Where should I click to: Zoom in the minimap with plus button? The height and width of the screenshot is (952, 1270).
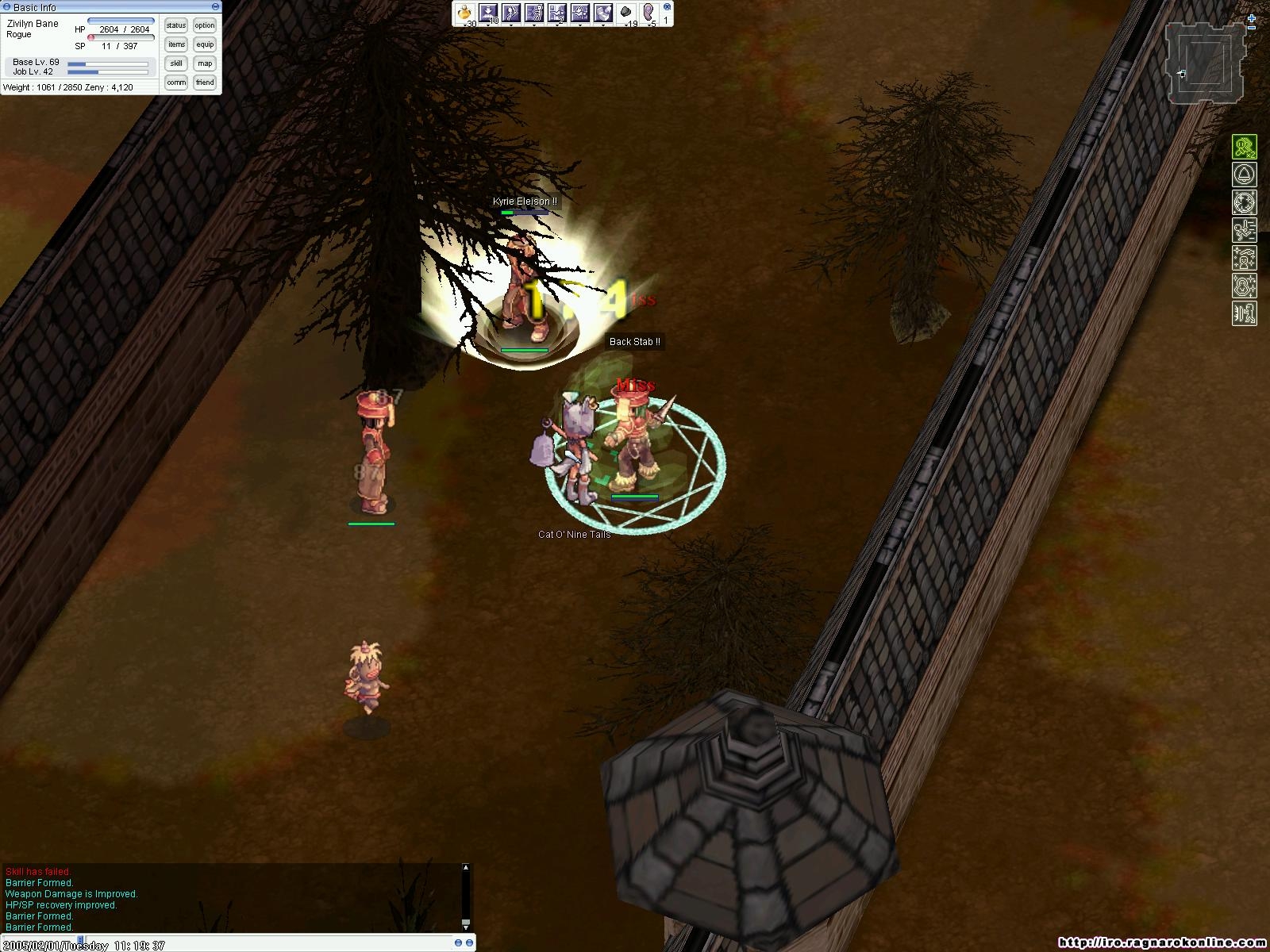click(x=1252, y=17)
